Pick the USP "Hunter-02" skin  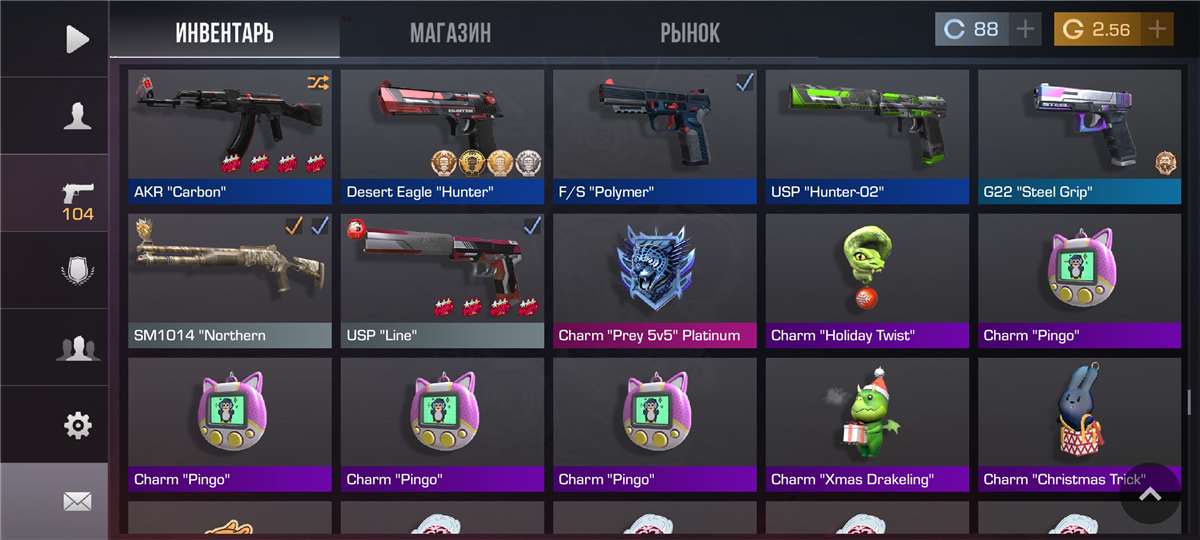[x=867, y=136]
